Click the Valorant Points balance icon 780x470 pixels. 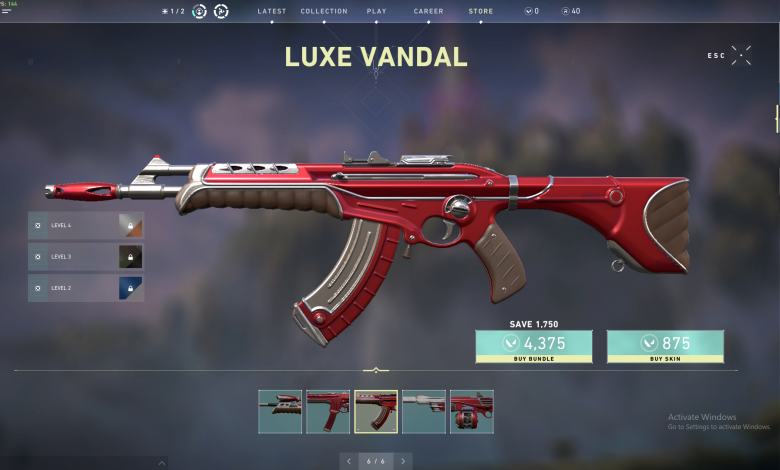point(528,11)
